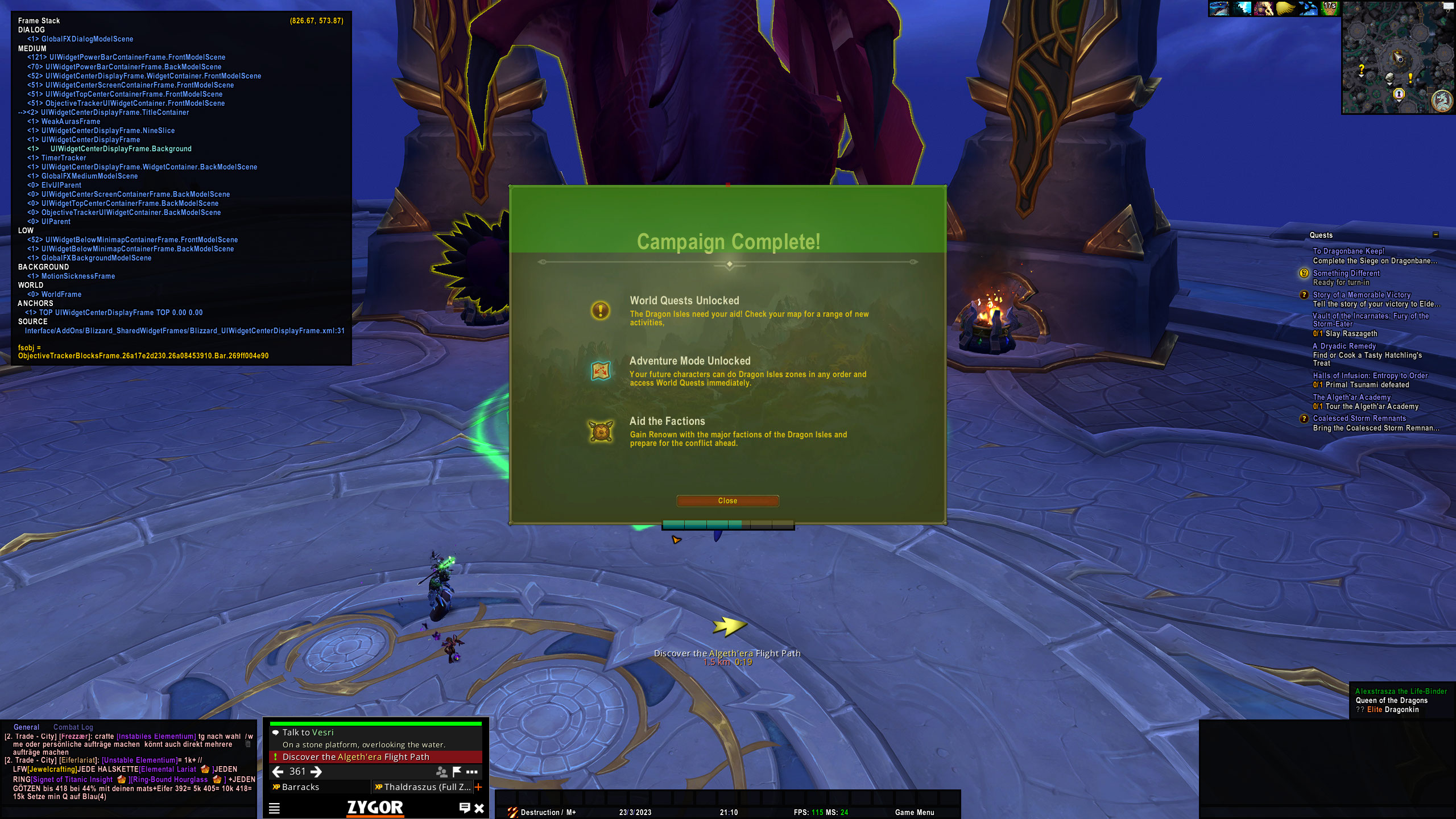Image resolution: width=1456 pixels, height=819 pixels.
Task: Toggle the quest marker on Coalesced Storm Remnants
Action: pyautogui.click(x=1304, y=419)
